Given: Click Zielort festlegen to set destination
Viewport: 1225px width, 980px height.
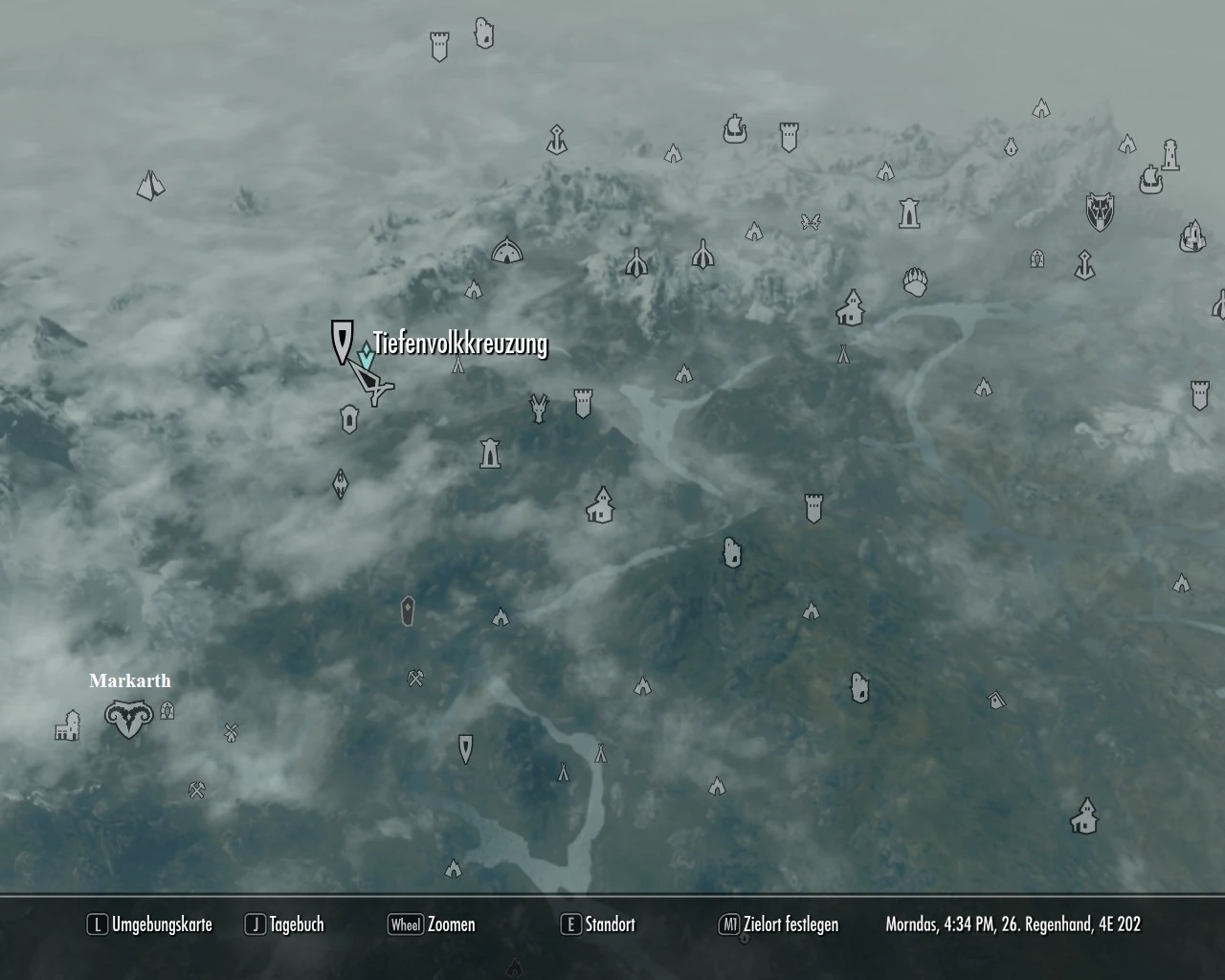Looking at the screenshot, I should (x=785, y=924).
